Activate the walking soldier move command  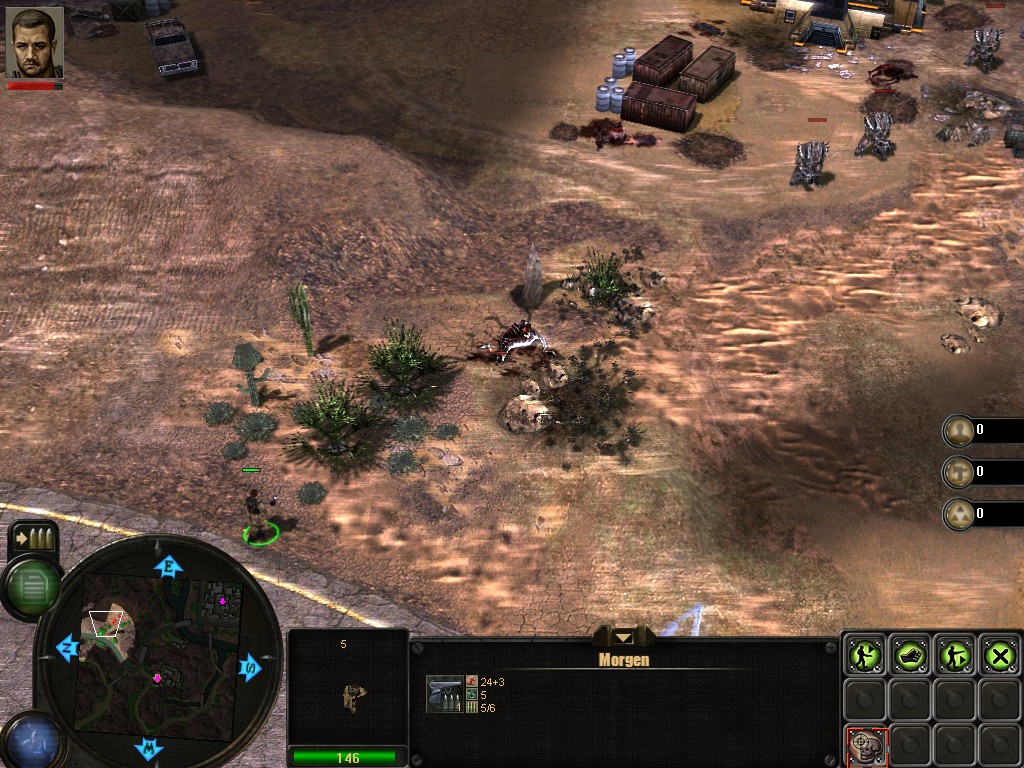(863, 655)
